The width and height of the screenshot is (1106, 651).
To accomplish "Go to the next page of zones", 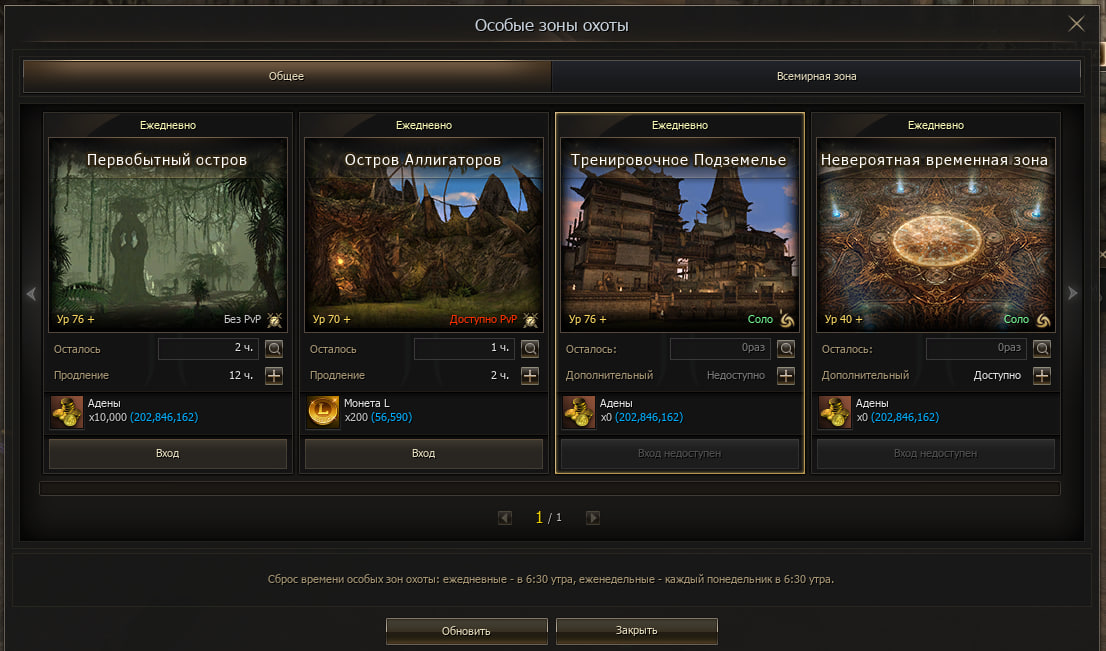I will 593,518.
